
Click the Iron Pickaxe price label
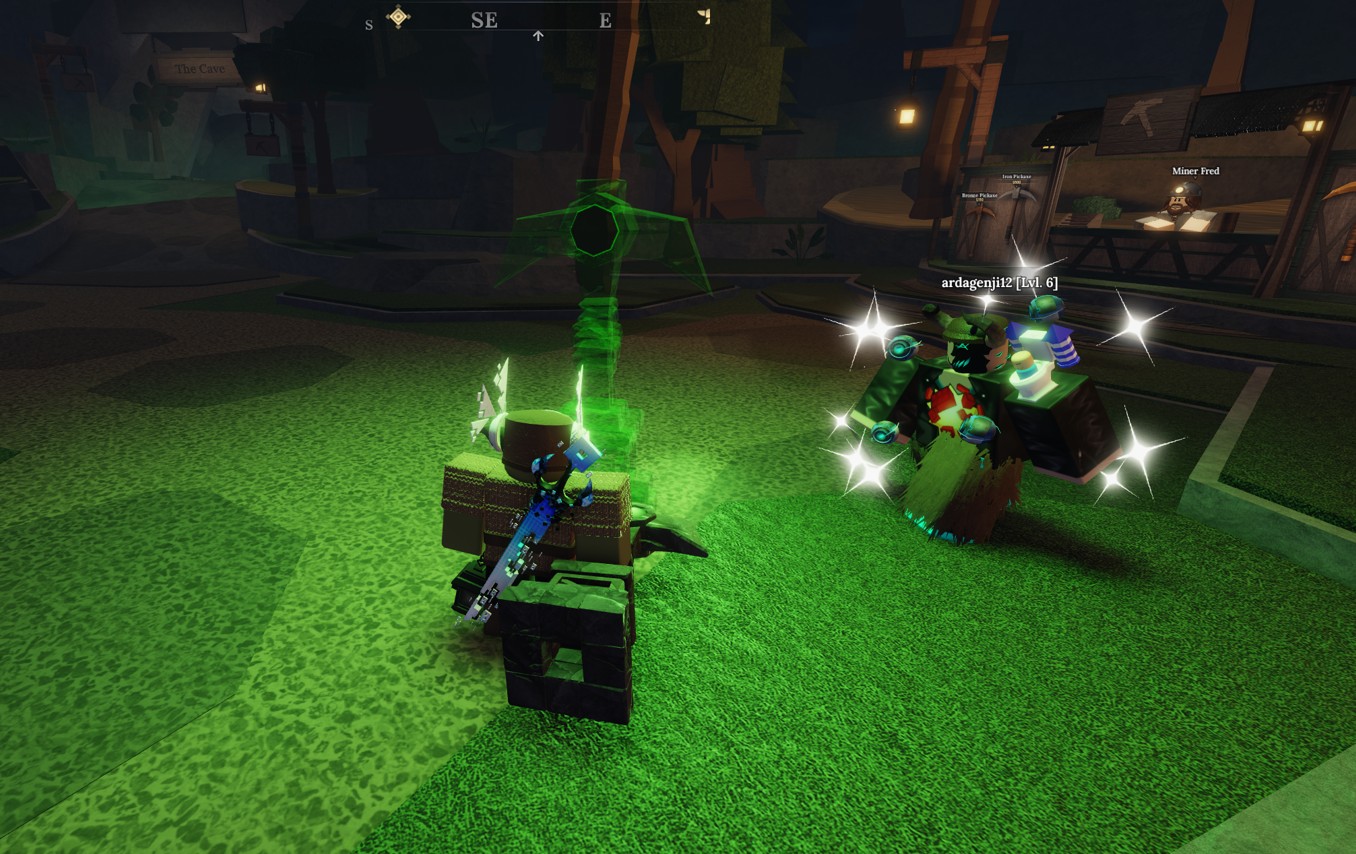click(x=1017, y=183)
